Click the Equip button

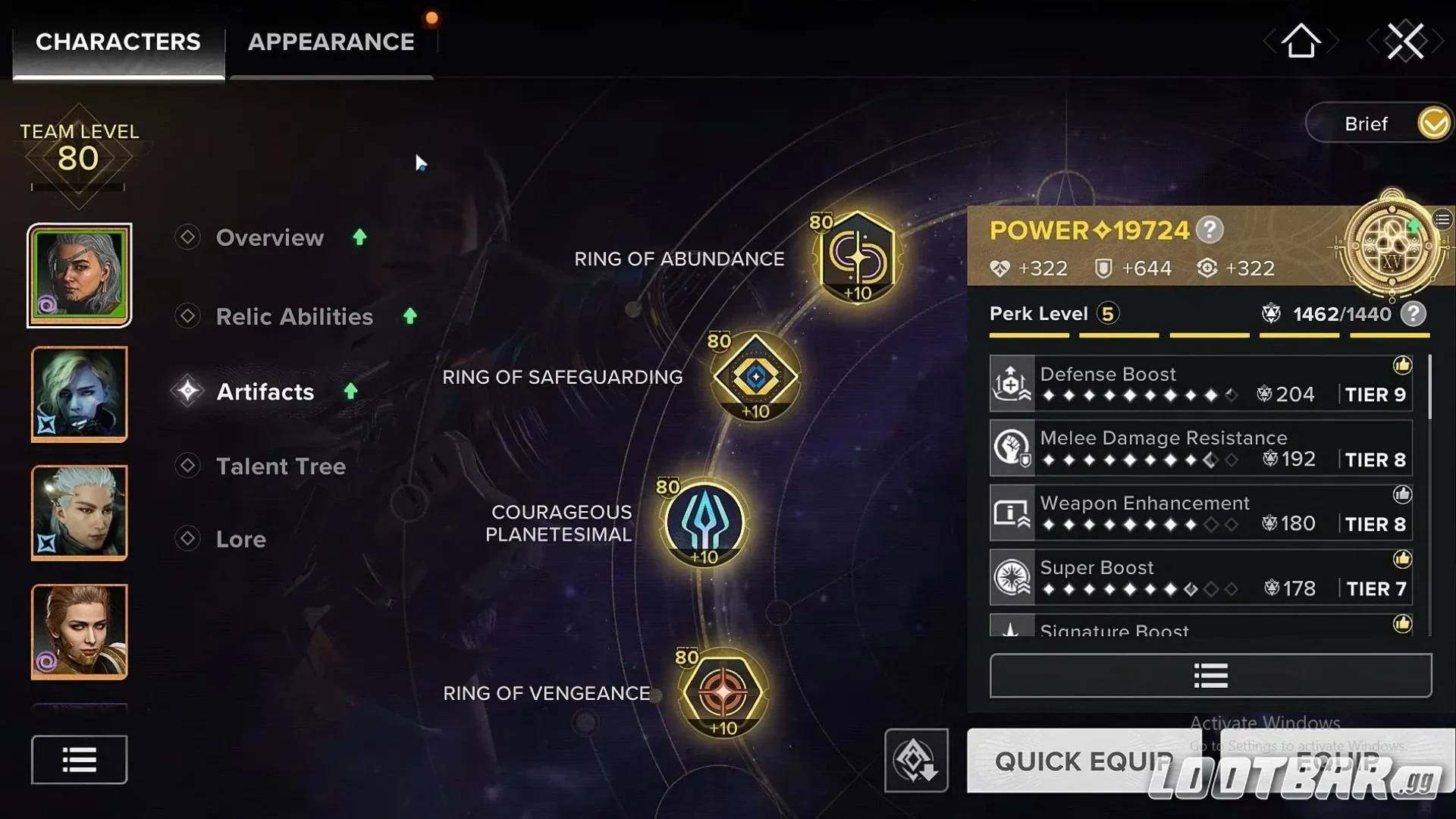(1337, 761)
